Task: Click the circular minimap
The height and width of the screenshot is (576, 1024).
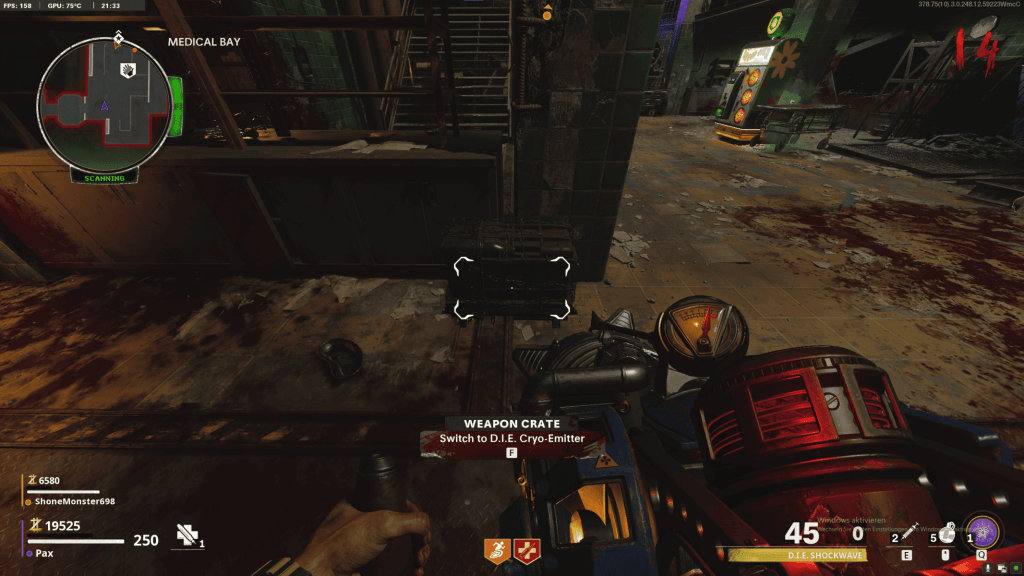Action: 104,104
